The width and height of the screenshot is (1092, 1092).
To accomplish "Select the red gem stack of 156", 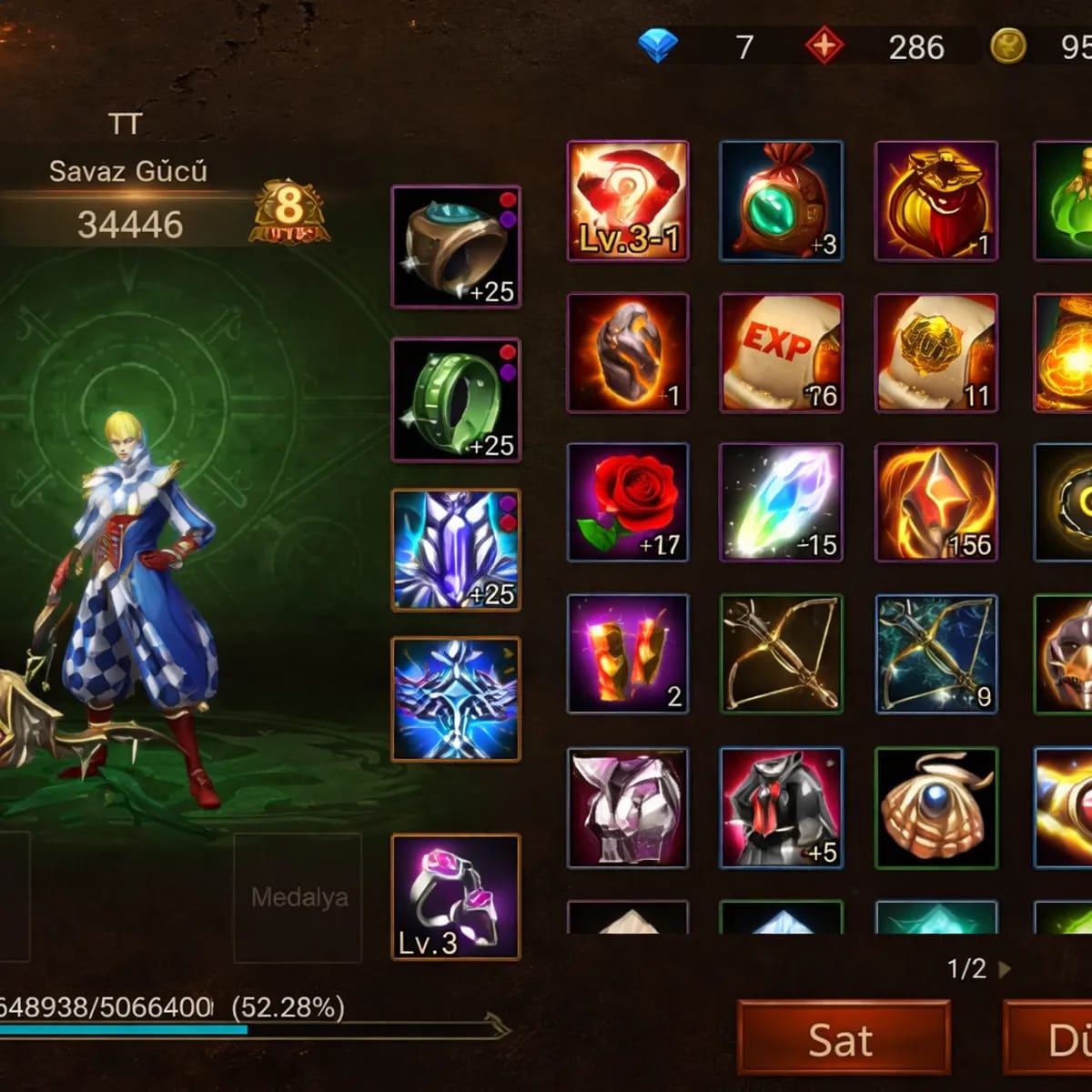I will point(936,502).
